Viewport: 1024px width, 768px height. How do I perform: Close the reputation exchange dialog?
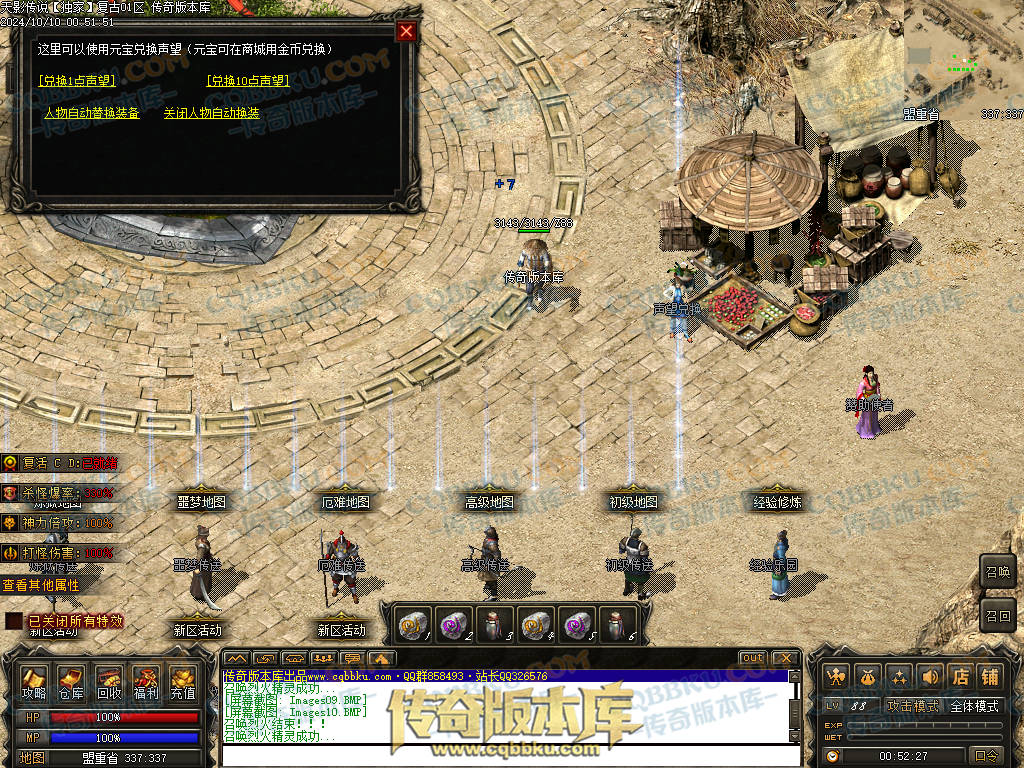(x=406, y=31)
